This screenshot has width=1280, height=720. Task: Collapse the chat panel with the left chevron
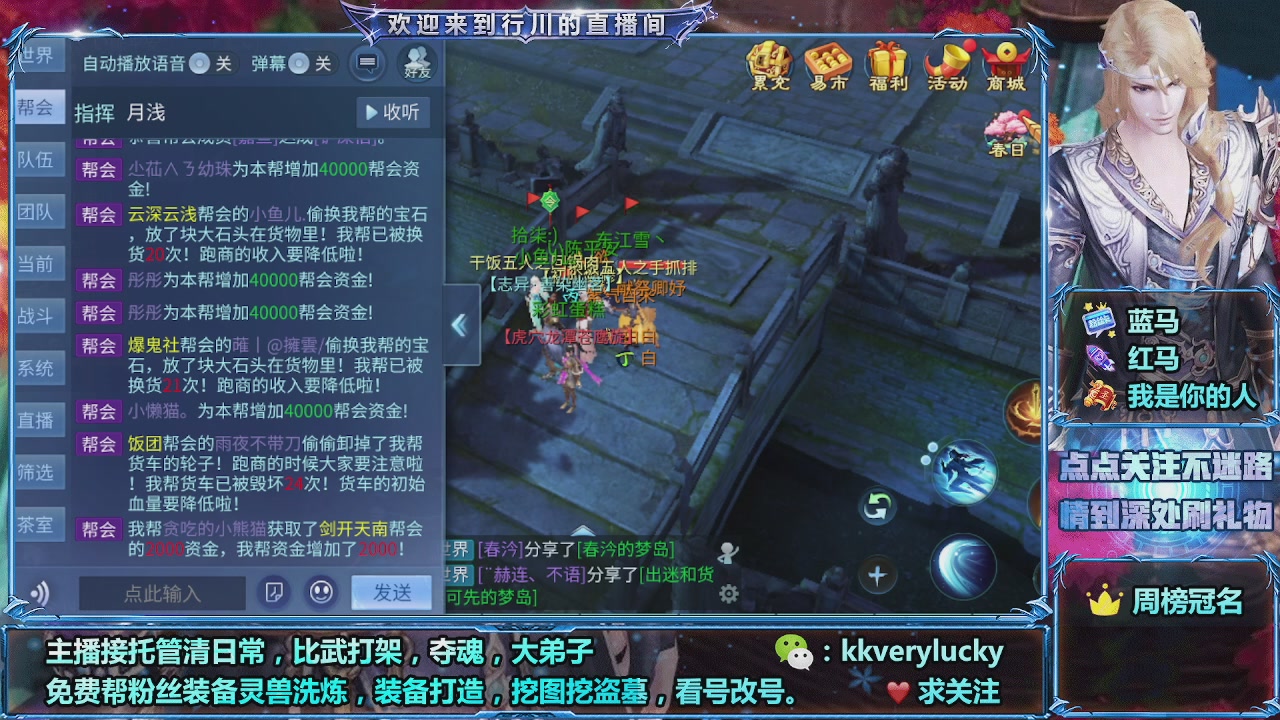tap(458, 323)
